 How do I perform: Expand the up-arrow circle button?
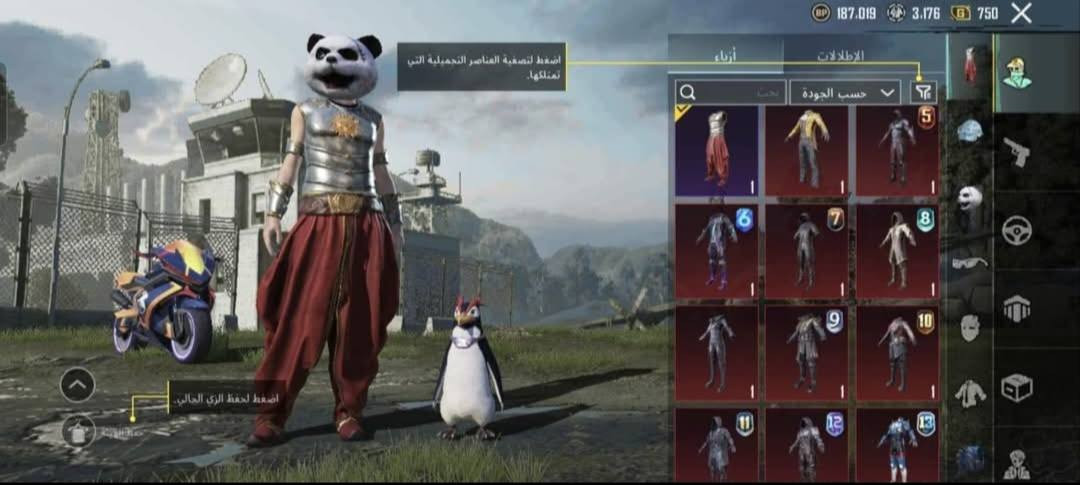click(x=77, y=384)
